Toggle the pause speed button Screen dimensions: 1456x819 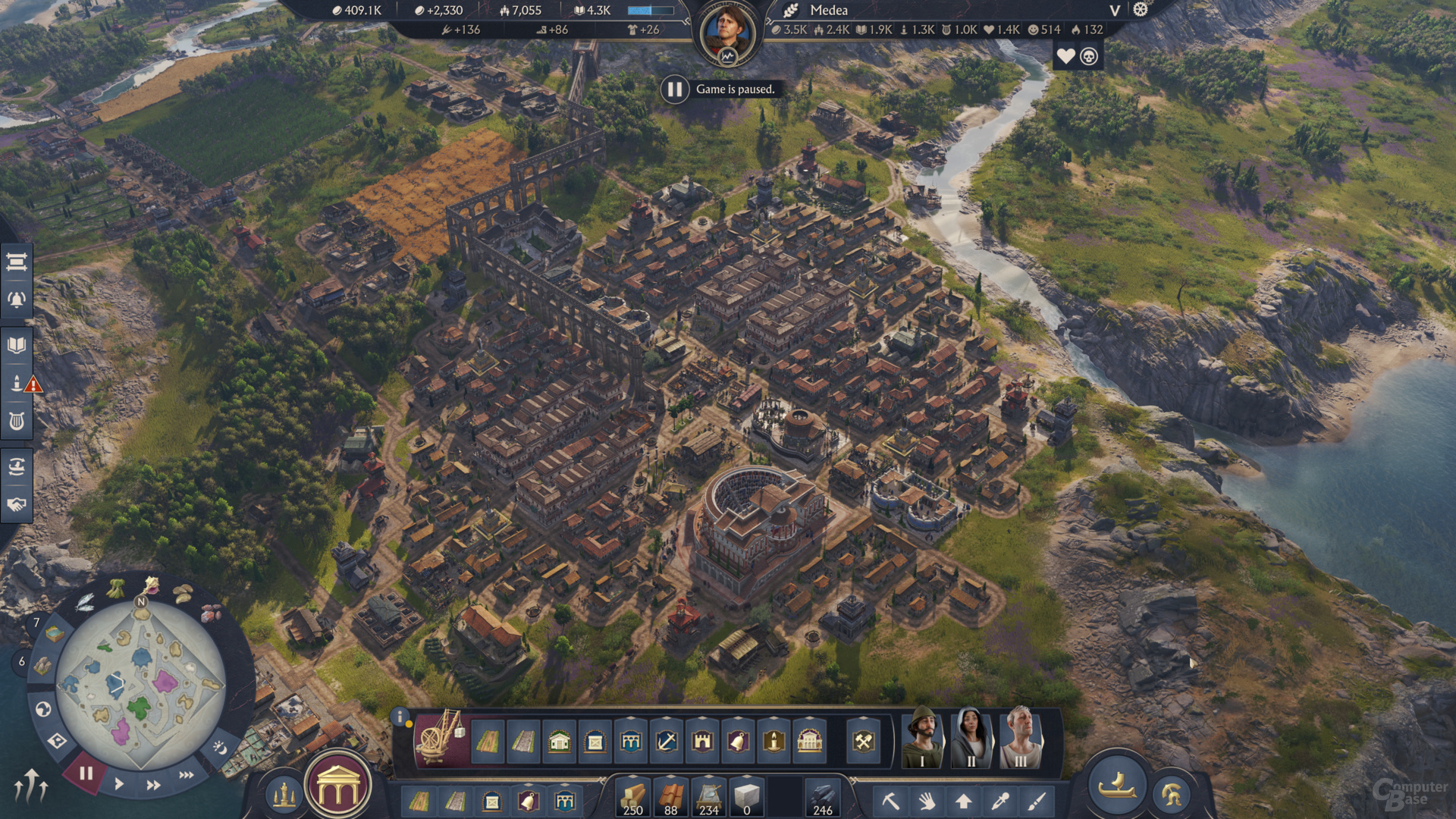coord(86,773)
